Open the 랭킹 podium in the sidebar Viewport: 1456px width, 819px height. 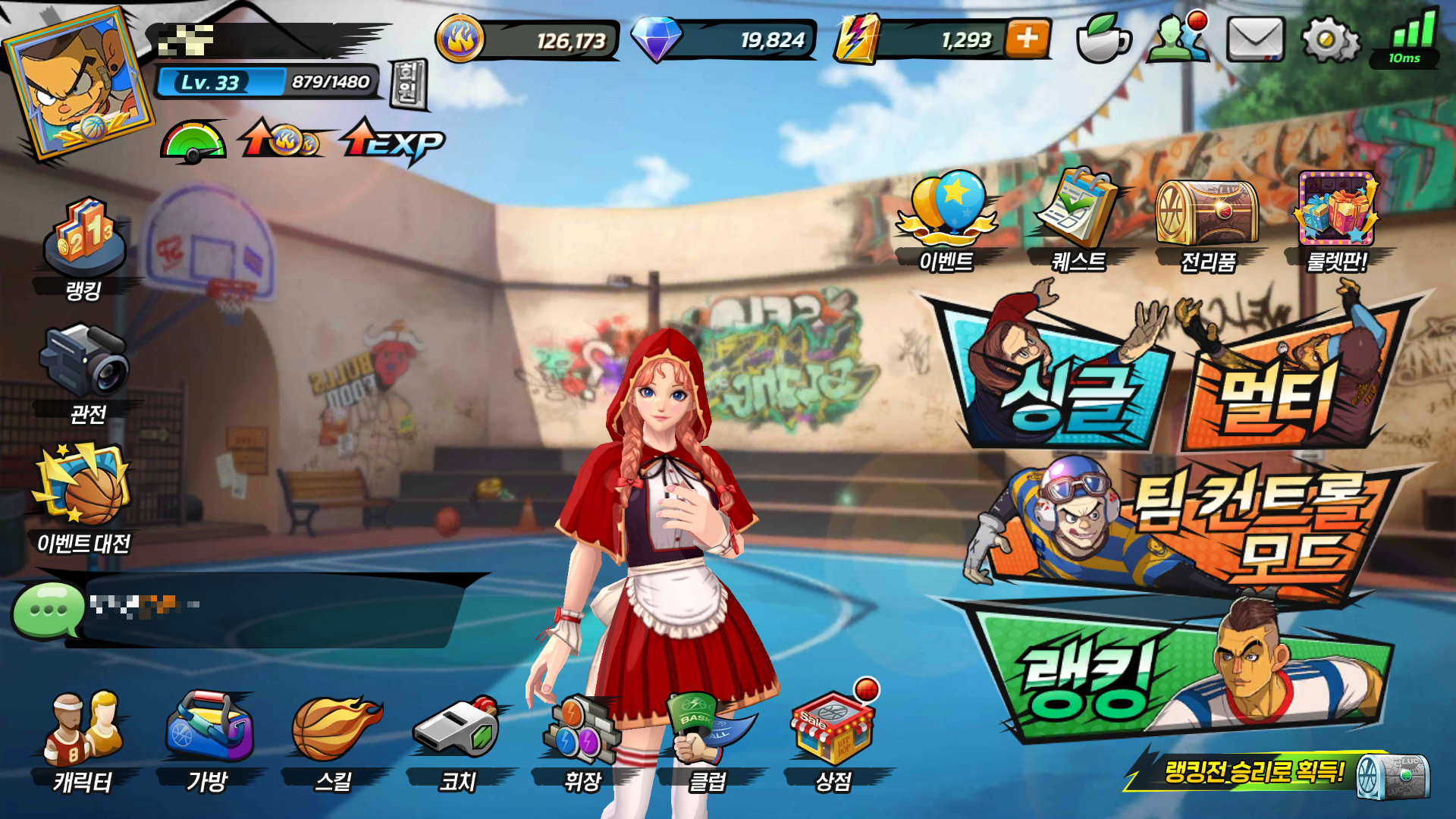point(83,243)
